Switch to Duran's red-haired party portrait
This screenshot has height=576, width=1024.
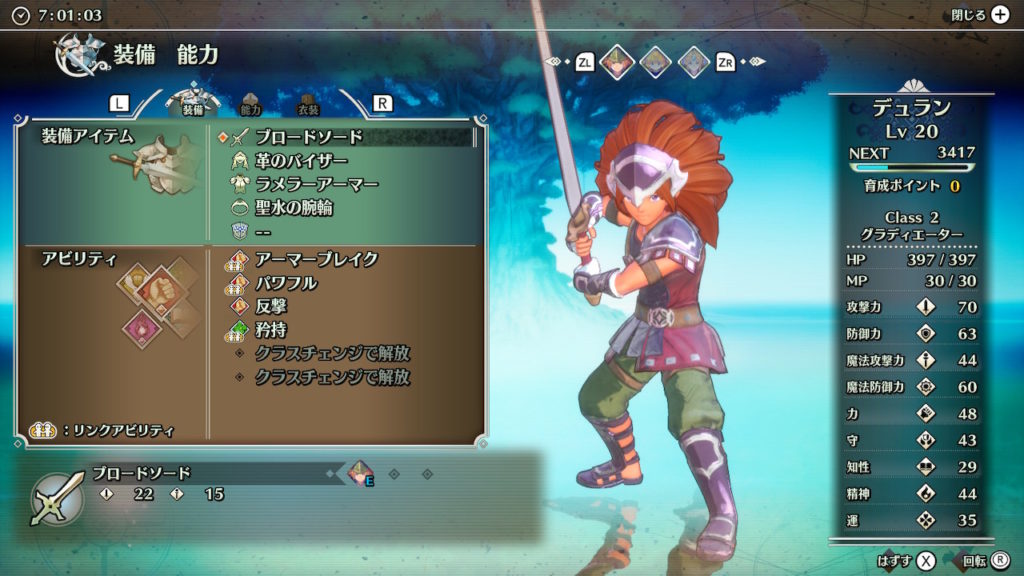point(618,62)
